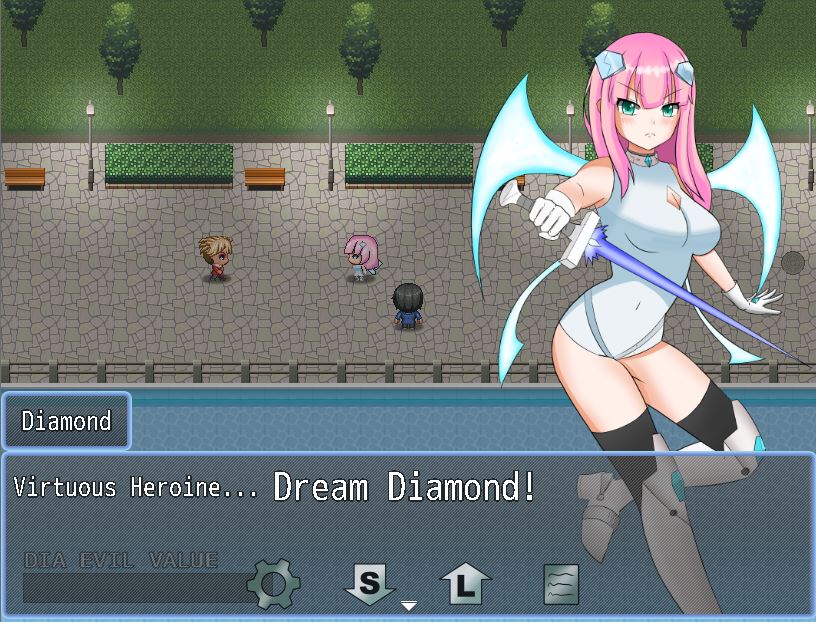Image resolution: width=816 pixels, height=622 pixels.
Task: Open settings with the gear icon
Action: point(273,584)
